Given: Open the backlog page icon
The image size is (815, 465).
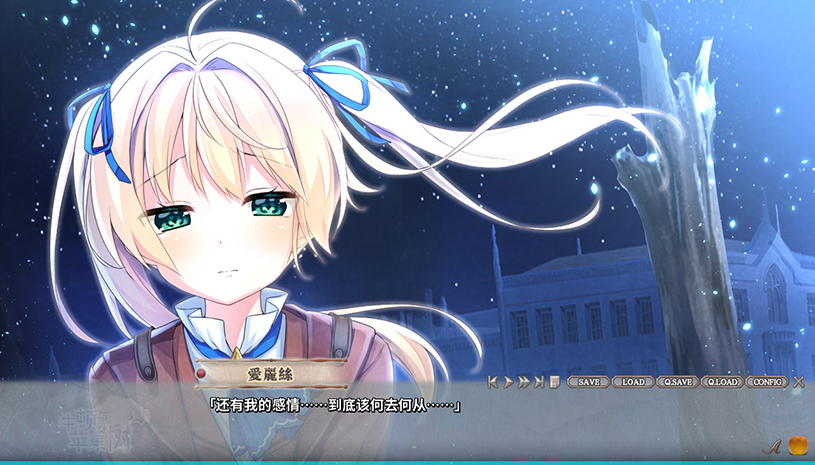Looking at the screenshot, I should click(x=554, y=382).
